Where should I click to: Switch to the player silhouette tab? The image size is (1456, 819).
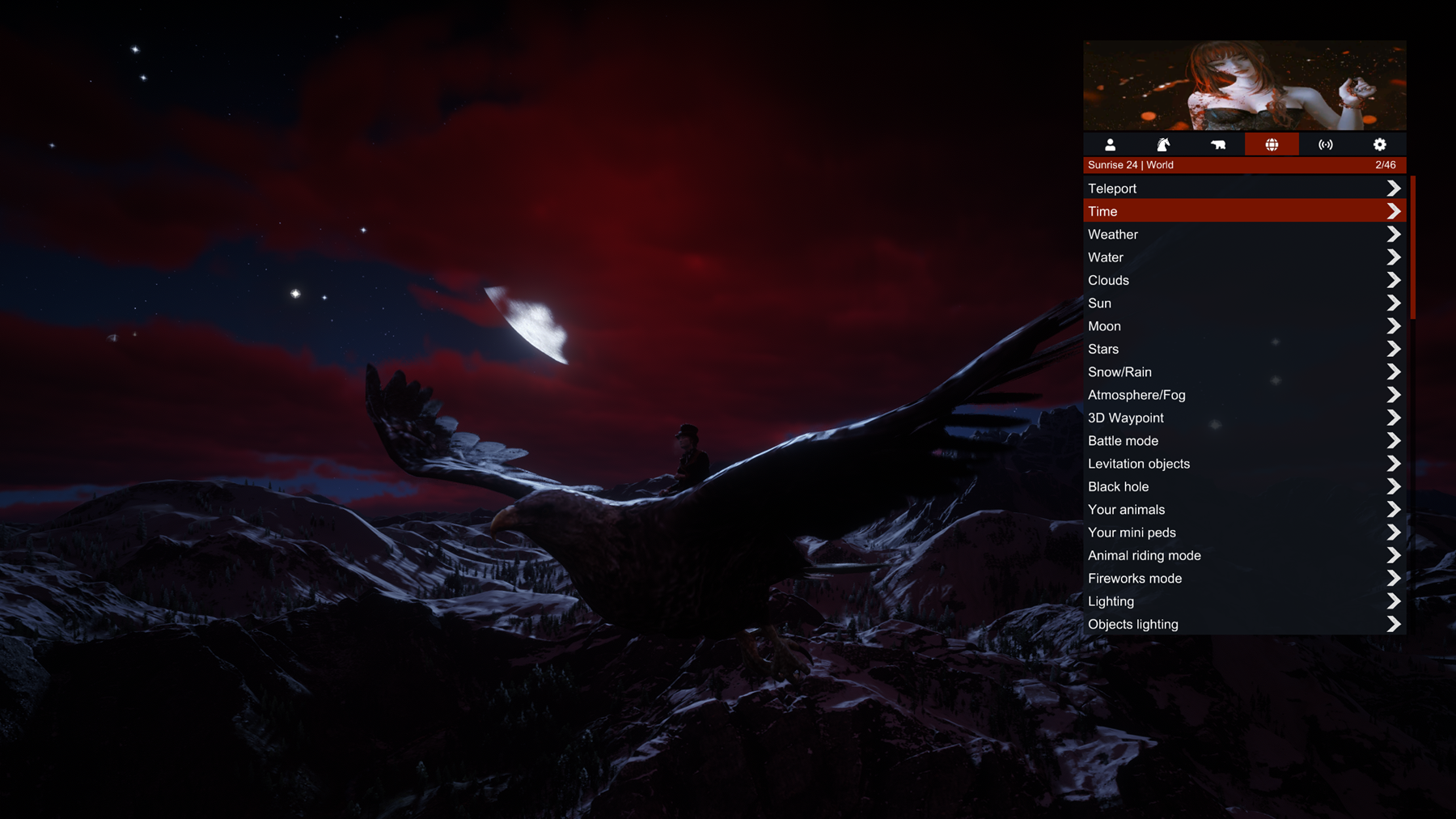(x=1110, y=145)
